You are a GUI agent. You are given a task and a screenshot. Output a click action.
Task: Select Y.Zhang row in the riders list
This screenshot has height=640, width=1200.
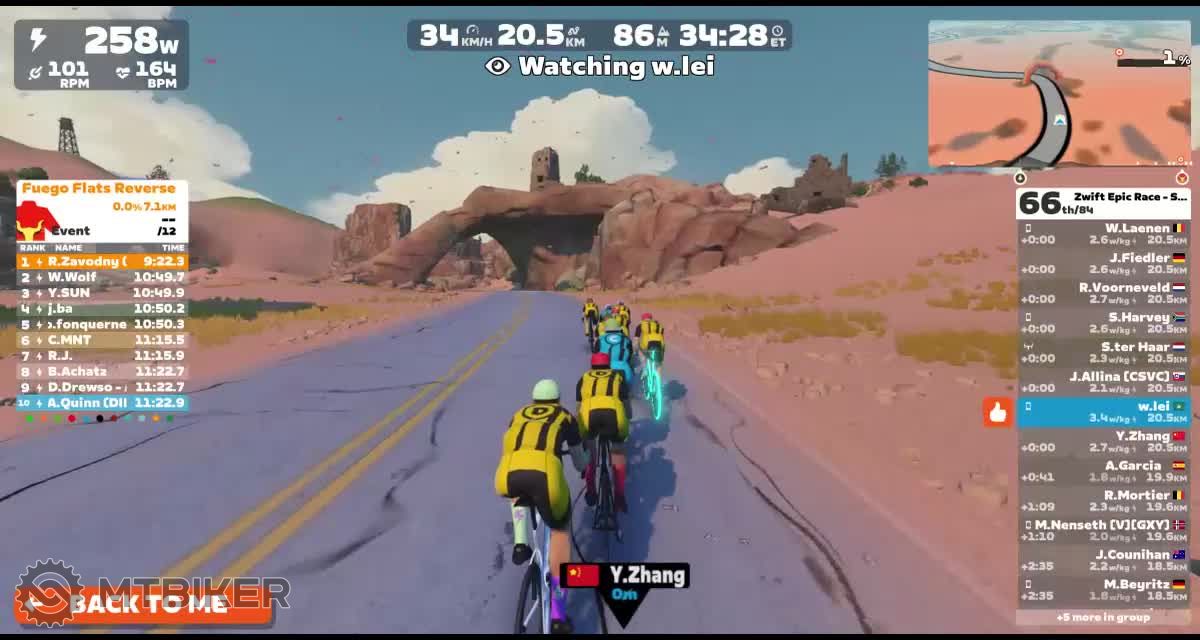(x=1102, y=441)
